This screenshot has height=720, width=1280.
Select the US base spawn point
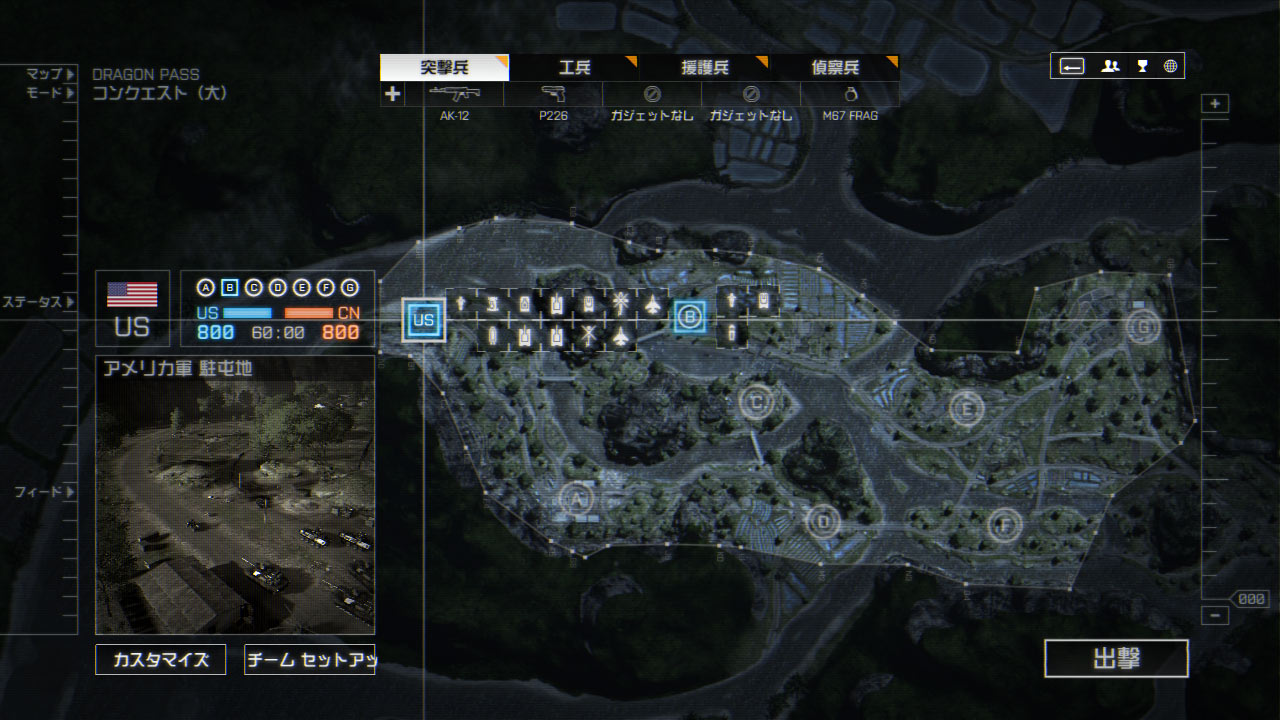coord(424,320)
